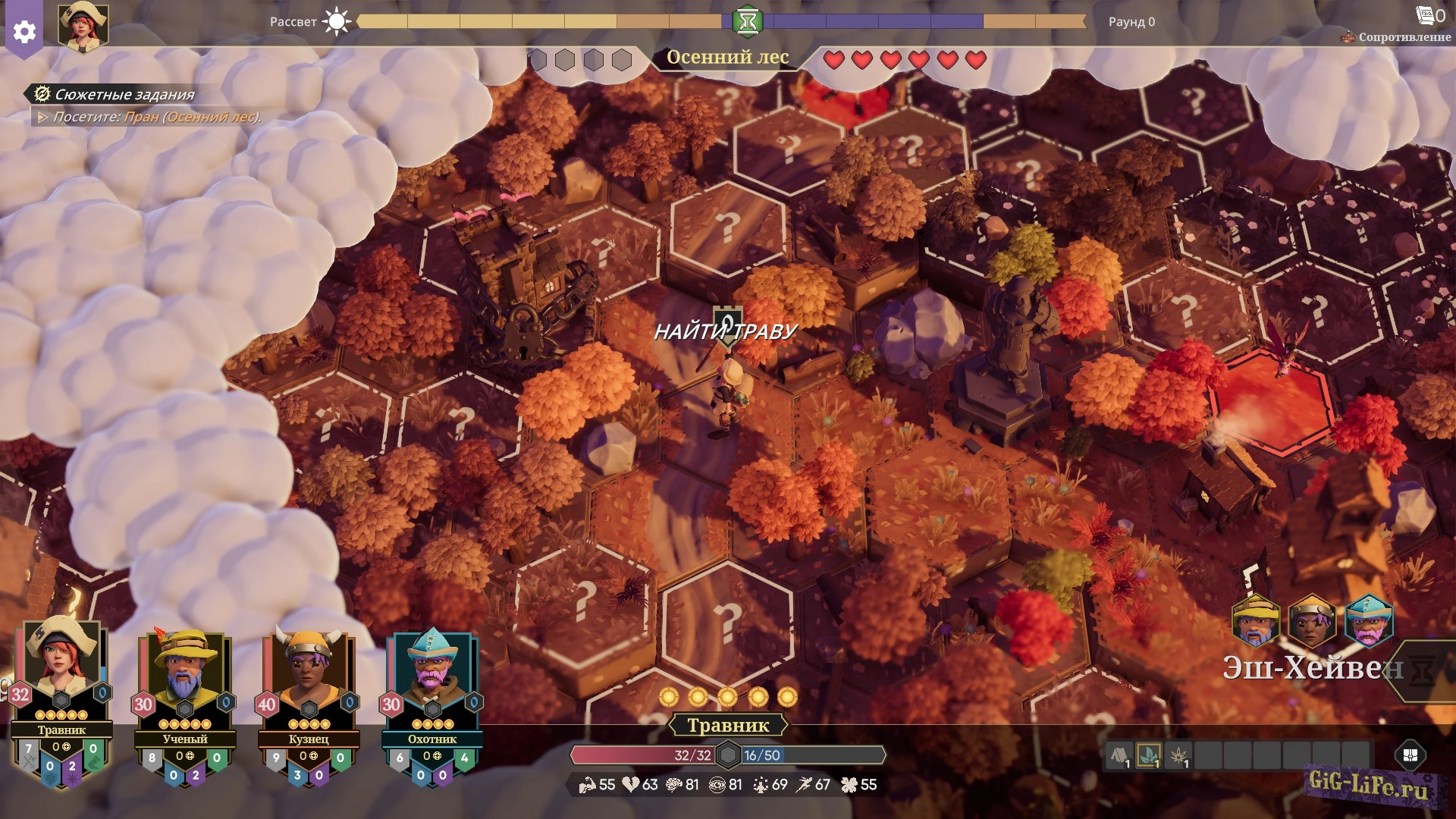
Task: Click the hourglass marker on the day timeline
Action: pos(747,21)
